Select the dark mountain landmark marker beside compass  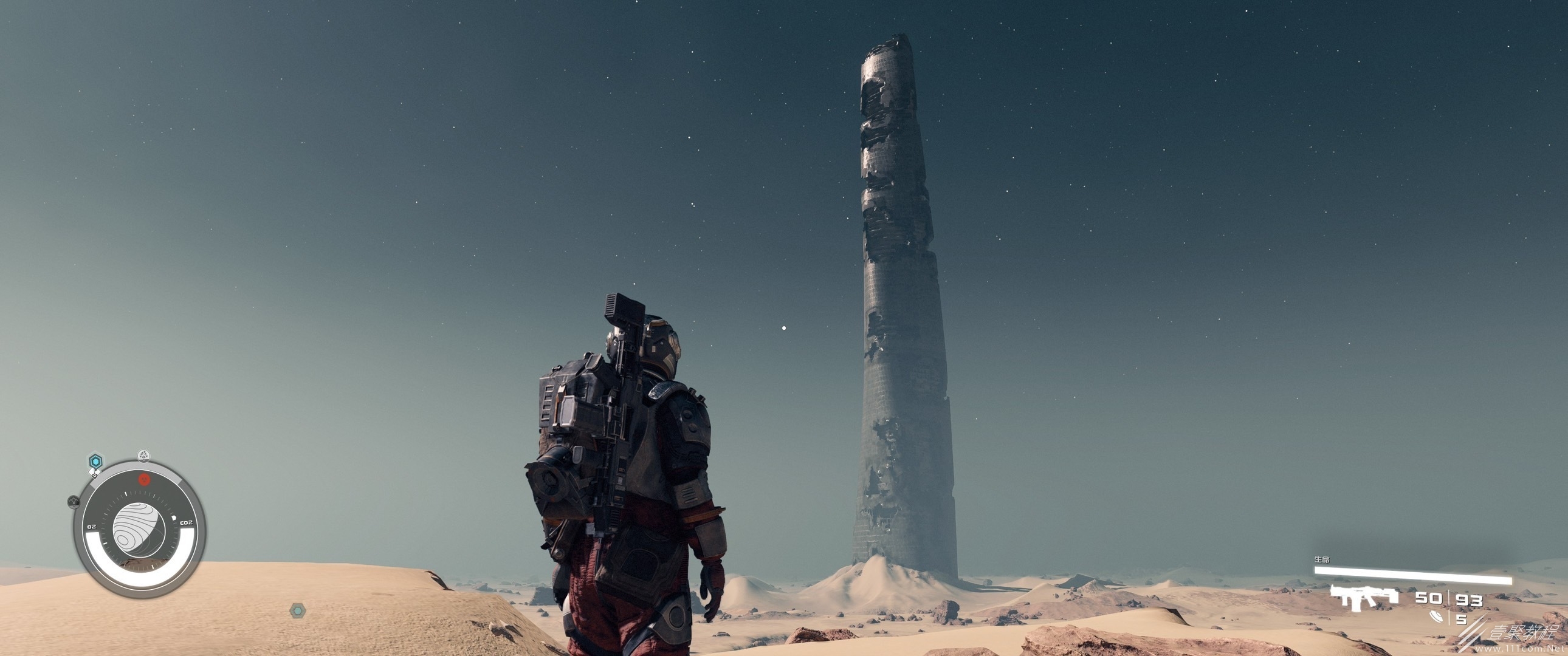coord(74,502)
